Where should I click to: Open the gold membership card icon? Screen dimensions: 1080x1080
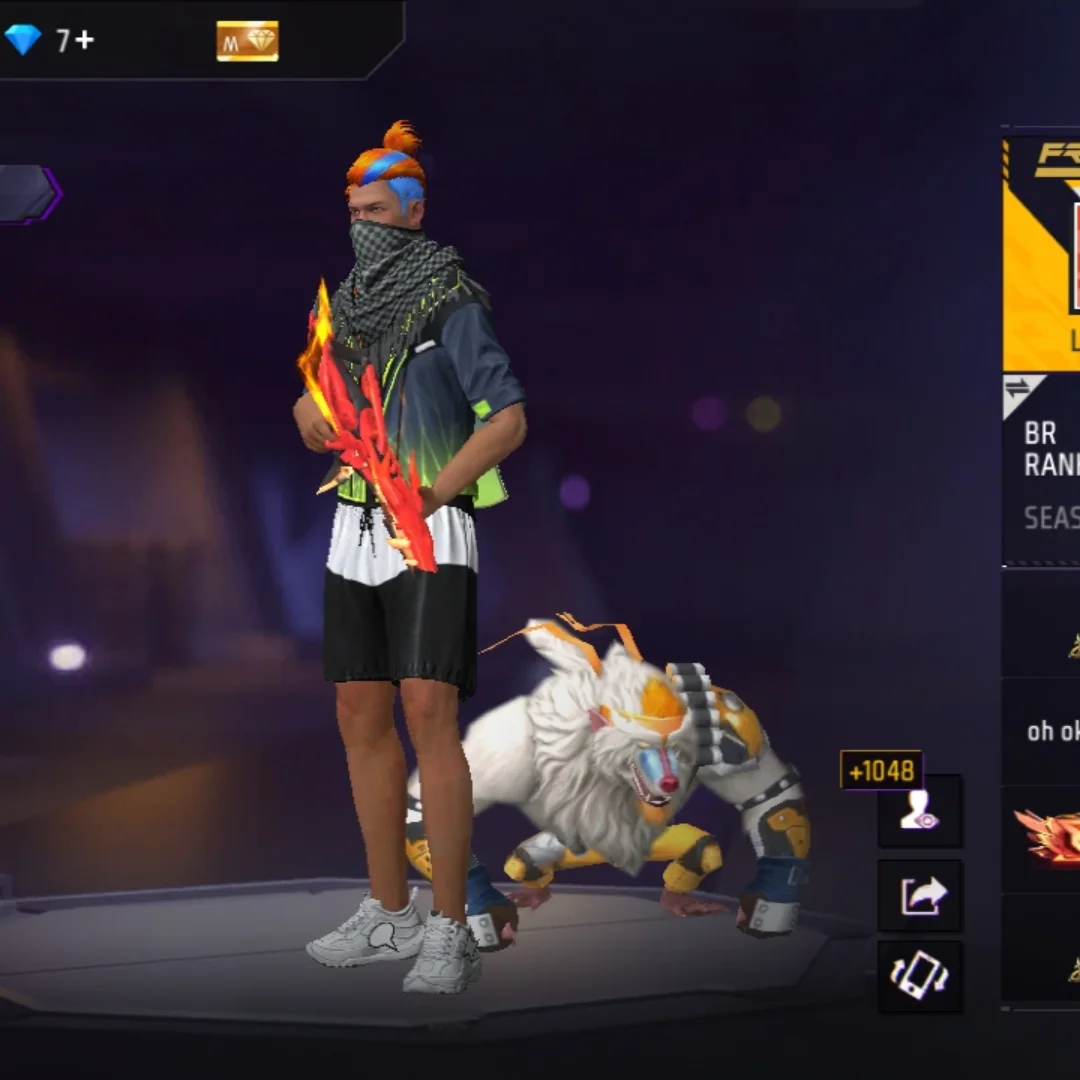247,41
